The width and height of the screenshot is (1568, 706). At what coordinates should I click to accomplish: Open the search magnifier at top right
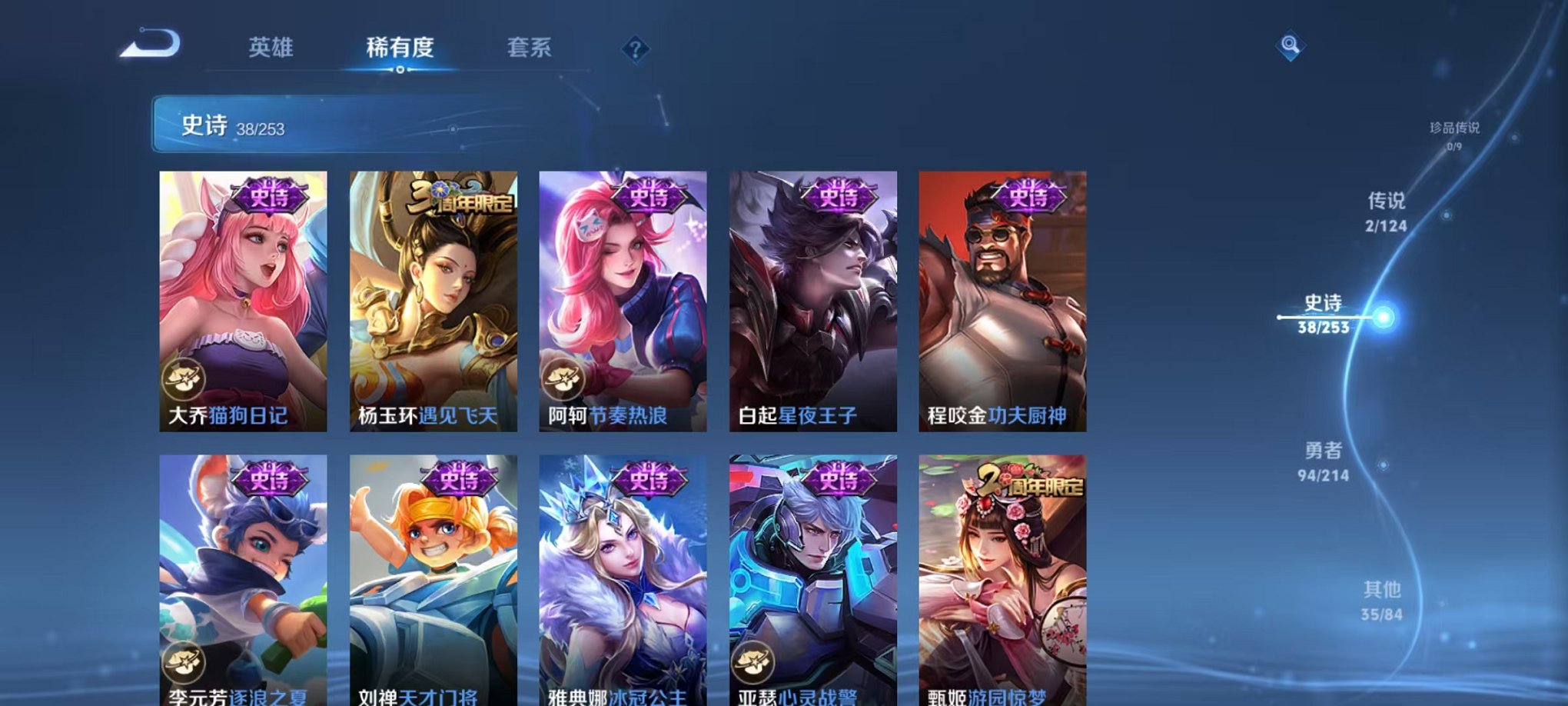pyautogui.click(x=1291, y=45)
